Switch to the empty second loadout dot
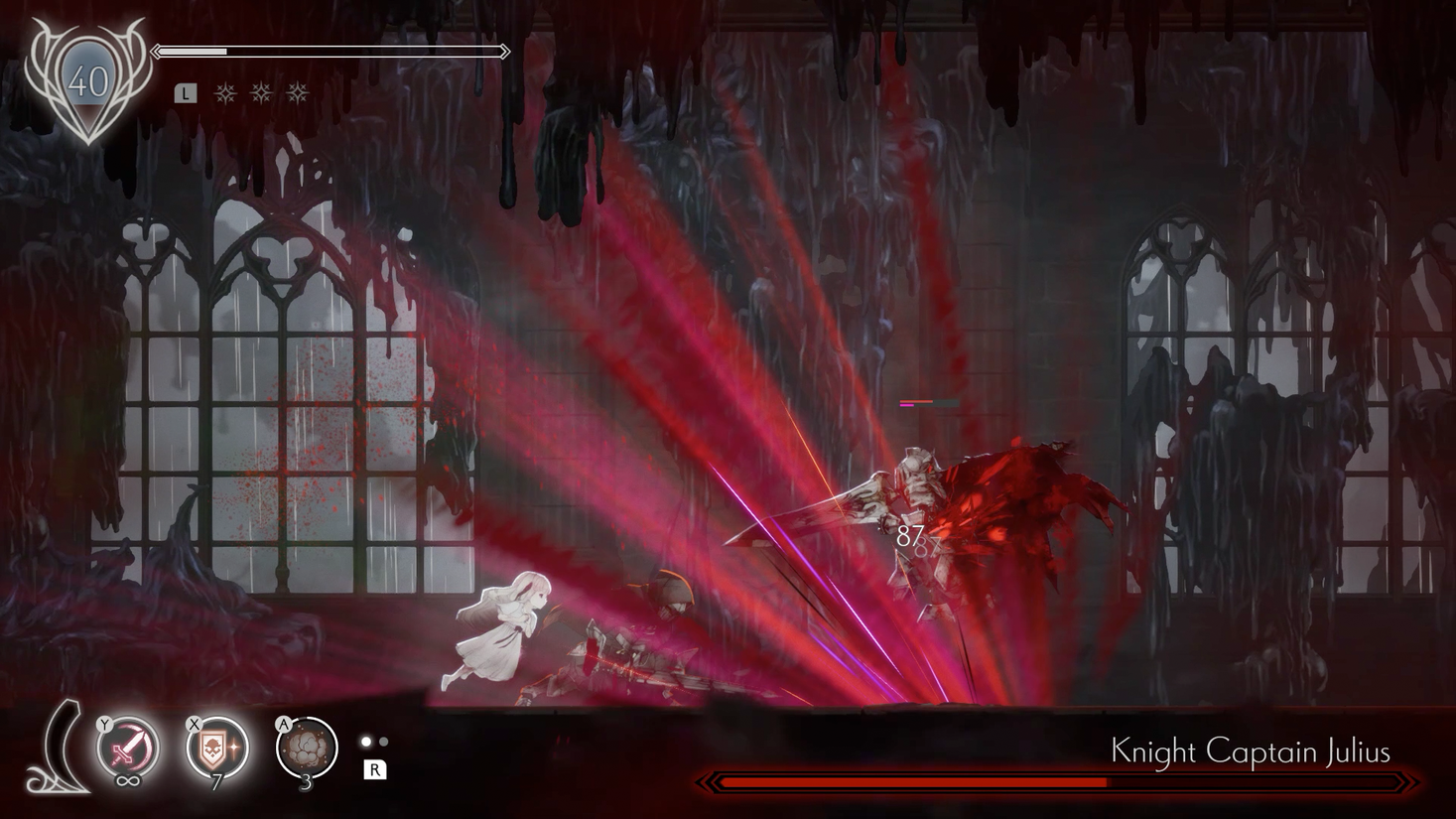This screenshot has width=1456, height=819. click(382, 740)
